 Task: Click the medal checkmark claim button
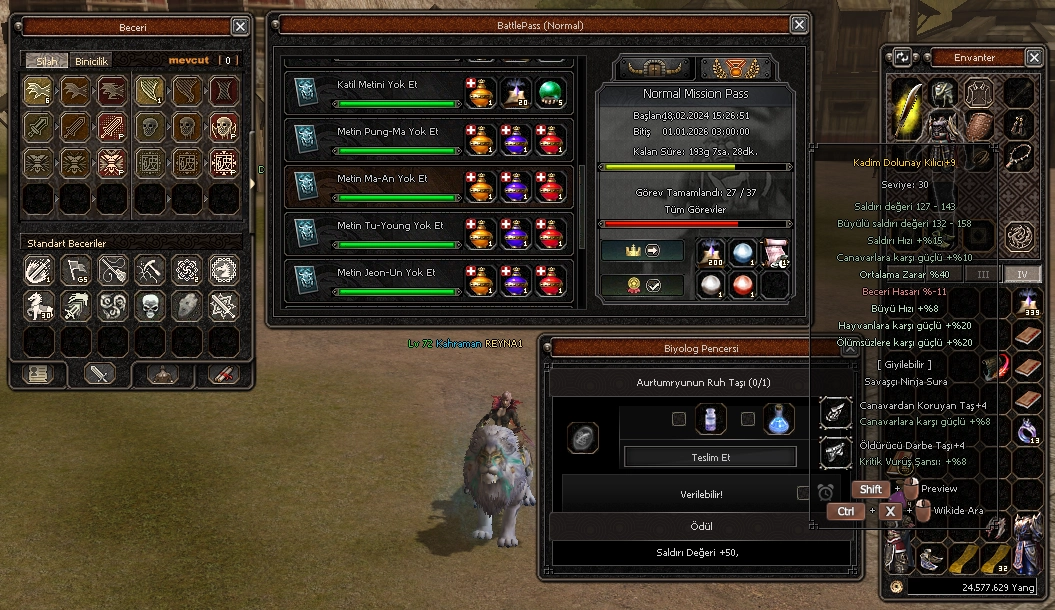642,285
